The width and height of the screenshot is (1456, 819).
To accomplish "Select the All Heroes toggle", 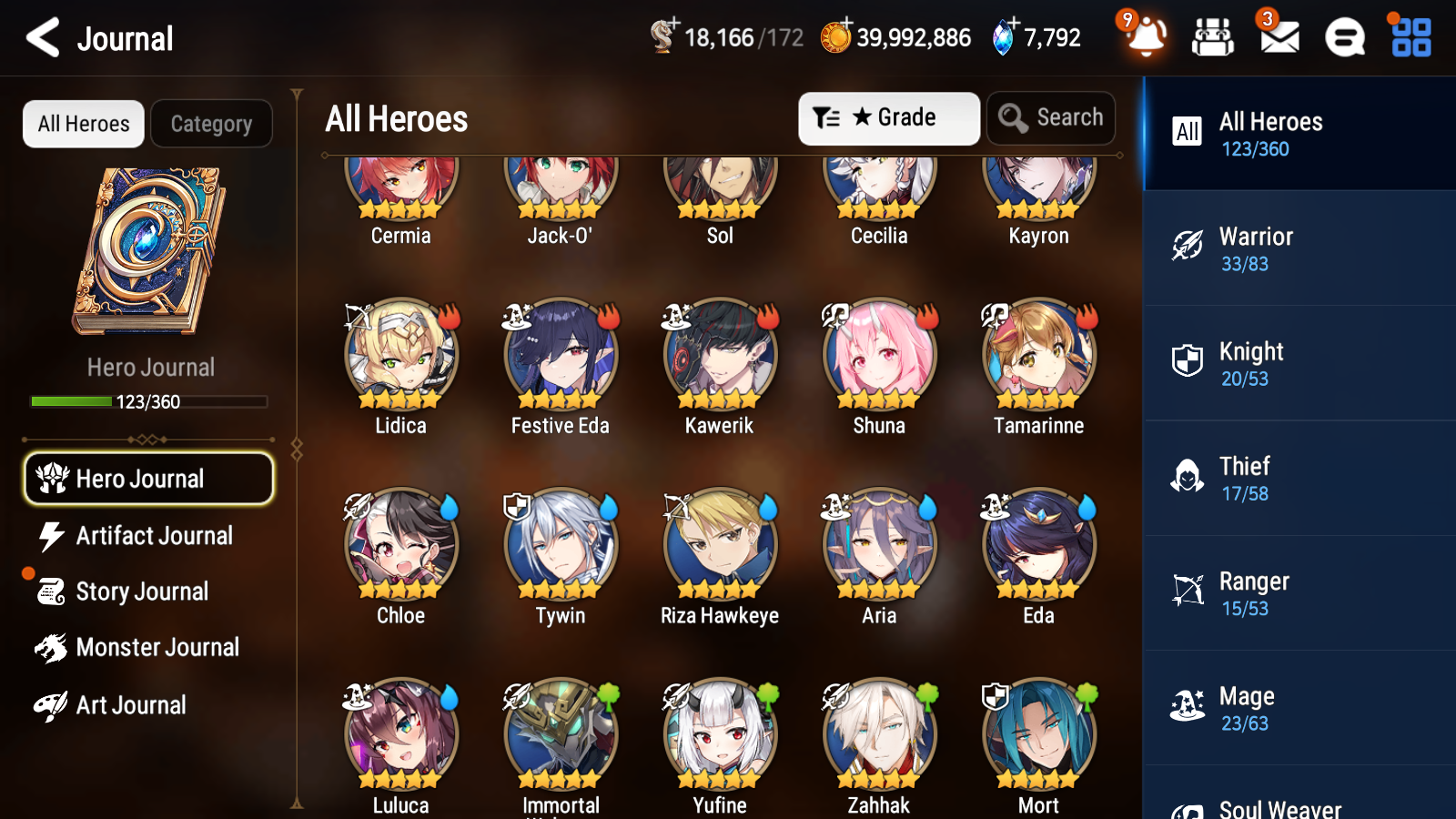I will coord(83,124).
